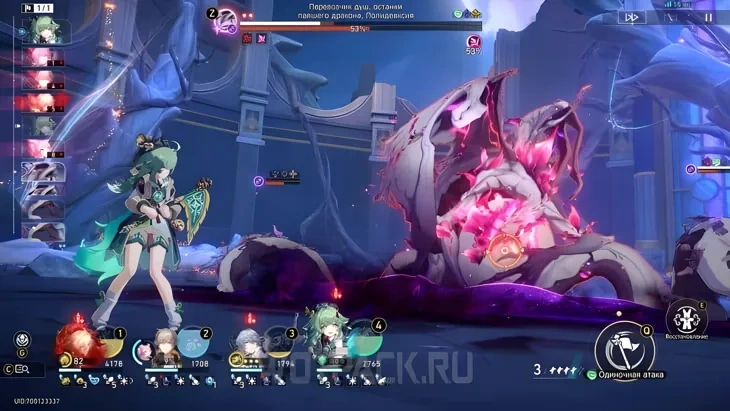The height and width of the screenshot is (411, 730).
Task: Open the battle details magnifier button
Action: click(x=23, y=370)
